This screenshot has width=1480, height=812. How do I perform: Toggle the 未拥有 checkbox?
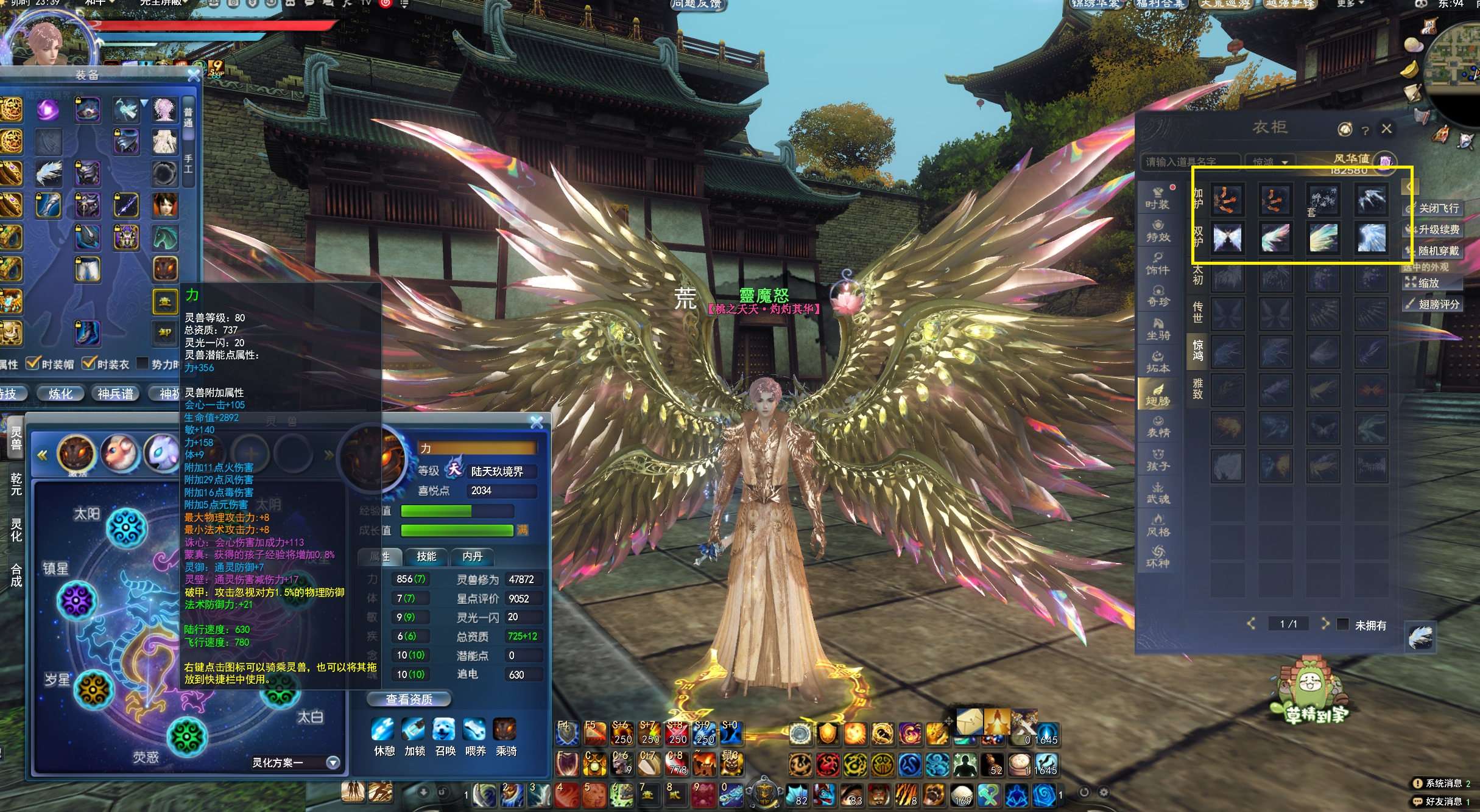(x=1342, y=625)
